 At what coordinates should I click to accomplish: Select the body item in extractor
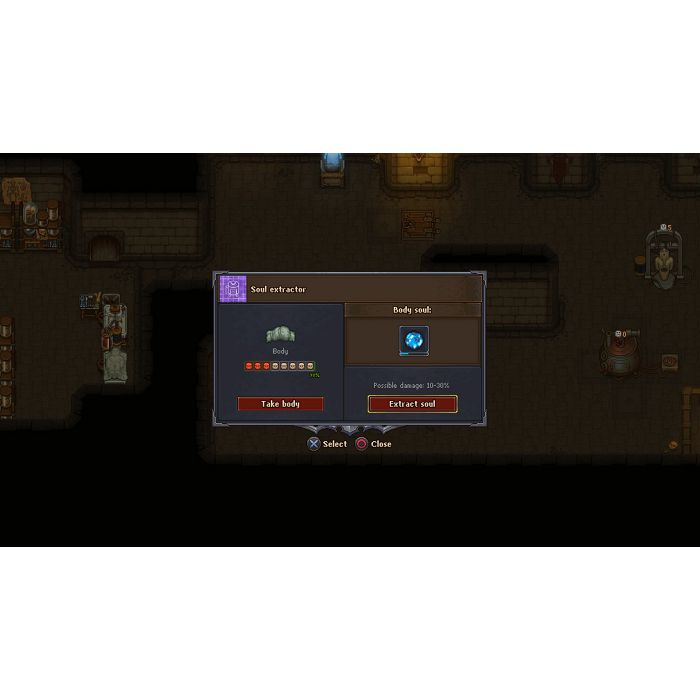(x=280, y=335)
